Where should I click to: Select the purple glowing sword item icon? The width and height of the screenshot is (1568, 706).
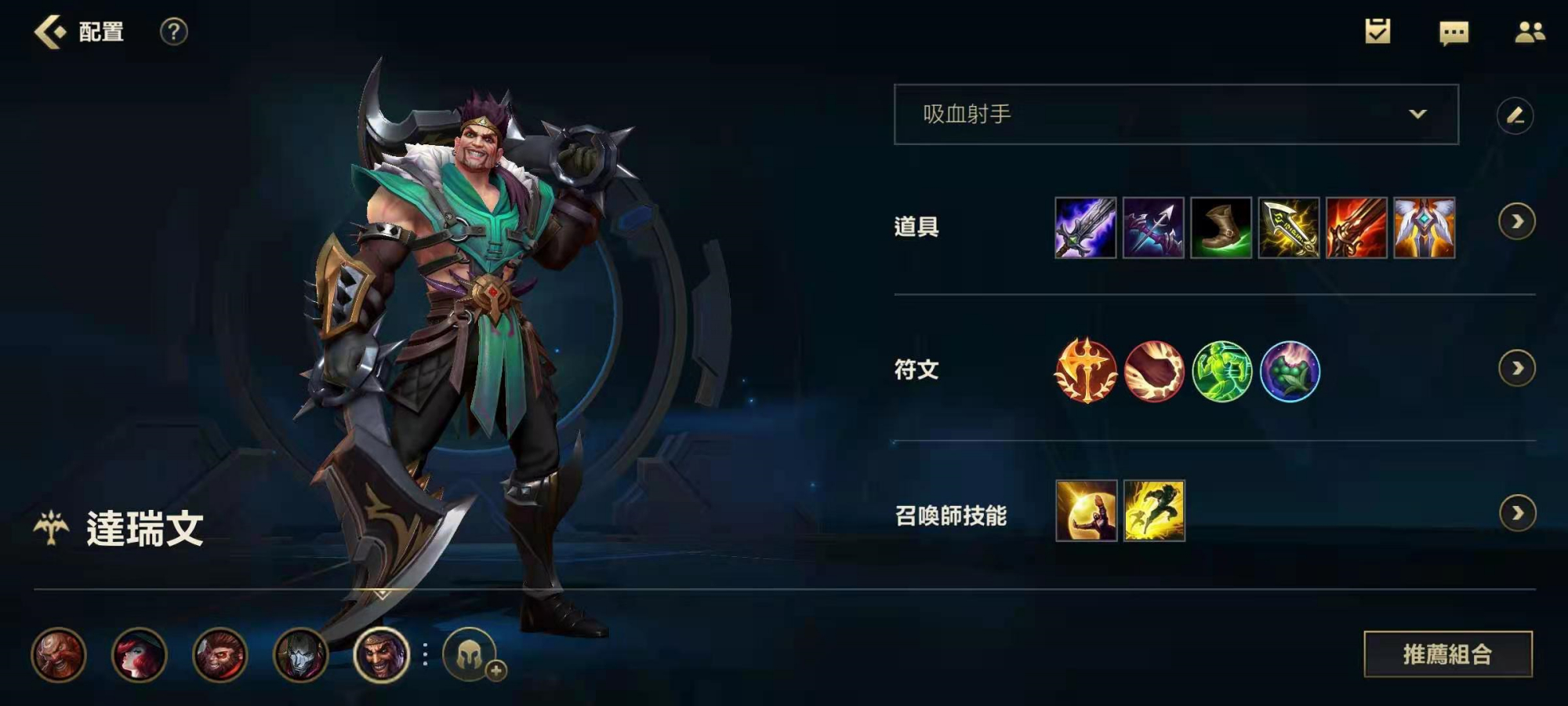coord(1085,227)
